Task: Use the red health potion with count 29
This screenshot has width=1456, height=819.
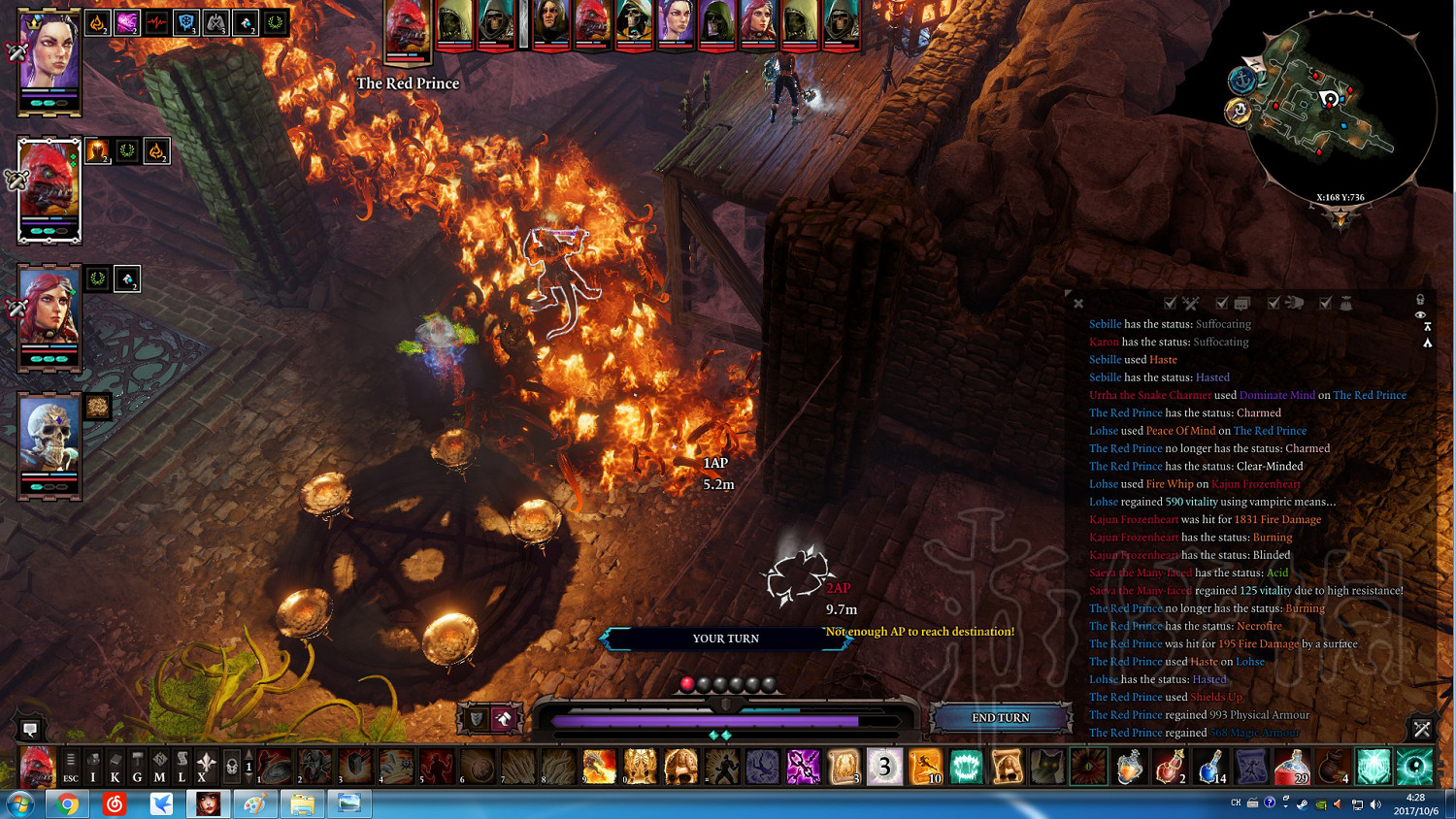Action: tap(1292, 767)
